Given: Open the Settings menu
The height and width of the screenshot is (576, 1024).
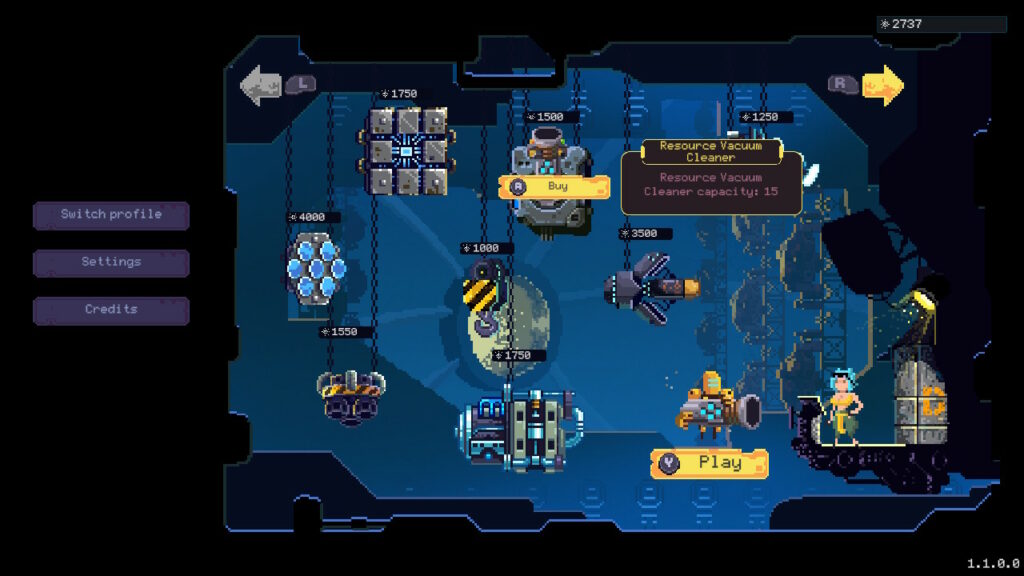Looking at the screenshot, I should 111,262.
